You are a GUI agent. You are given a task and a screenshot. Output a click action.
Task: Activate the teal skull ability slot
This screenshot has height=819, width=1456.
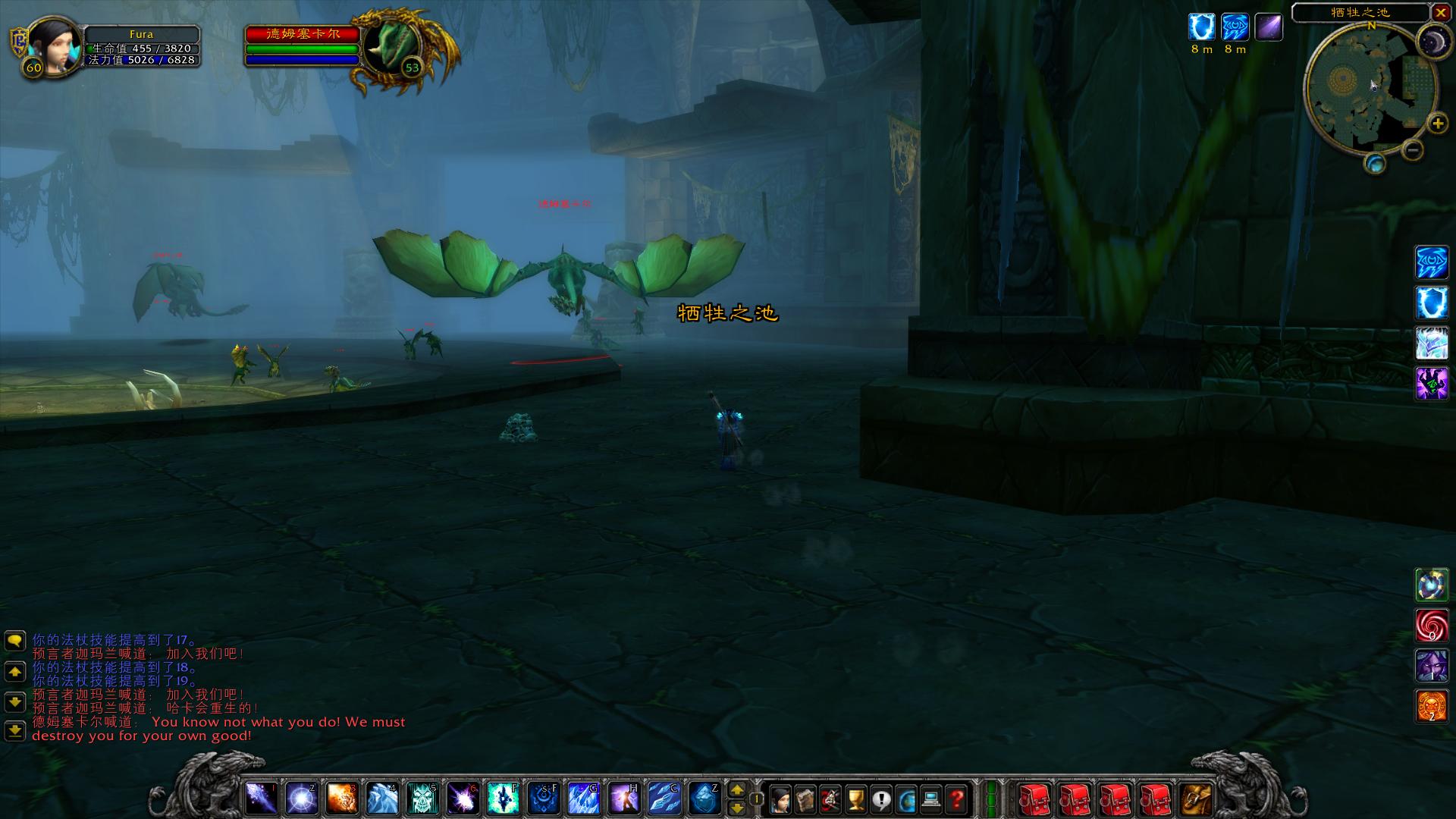click(x=422, y=799)
